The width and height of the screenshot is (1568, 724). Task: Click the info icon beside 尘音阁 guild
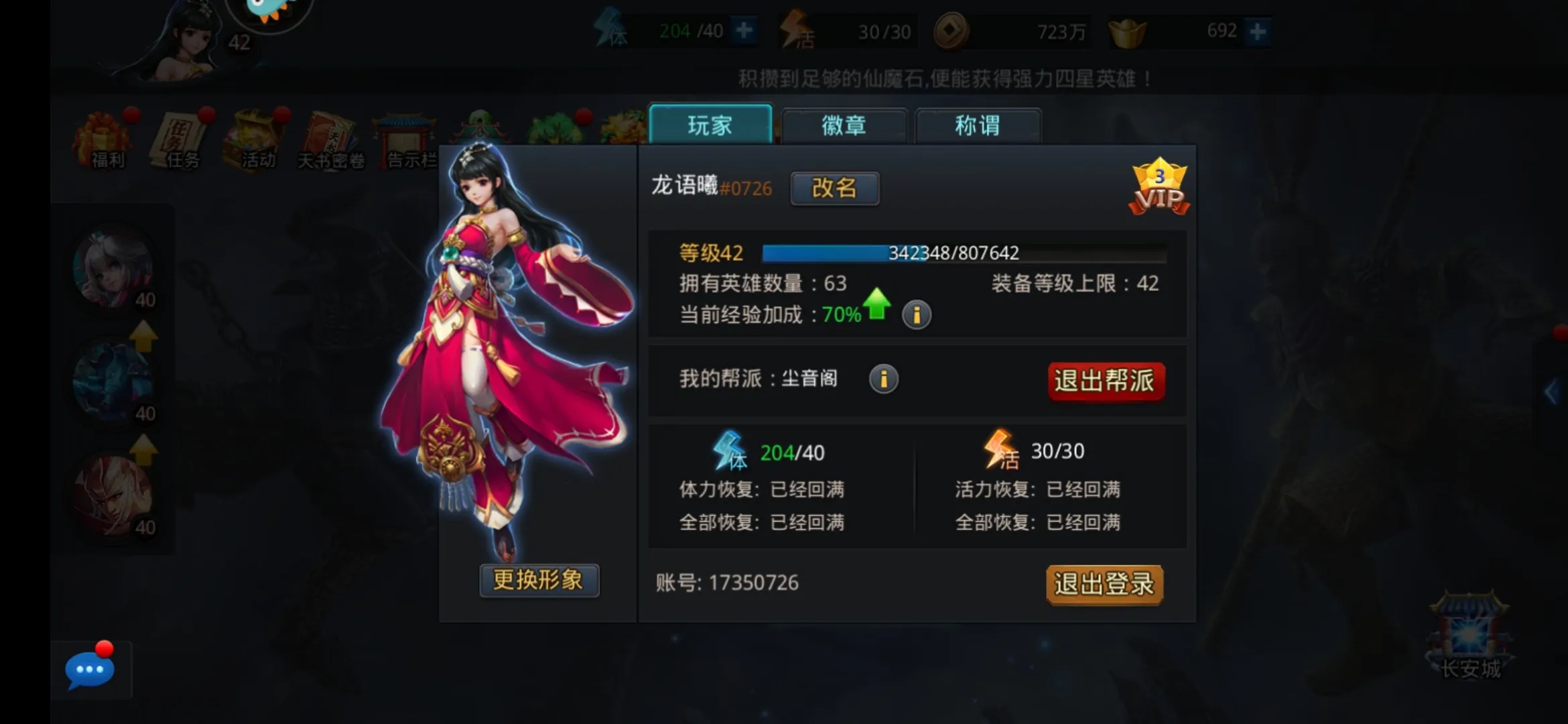click(884, 379)
